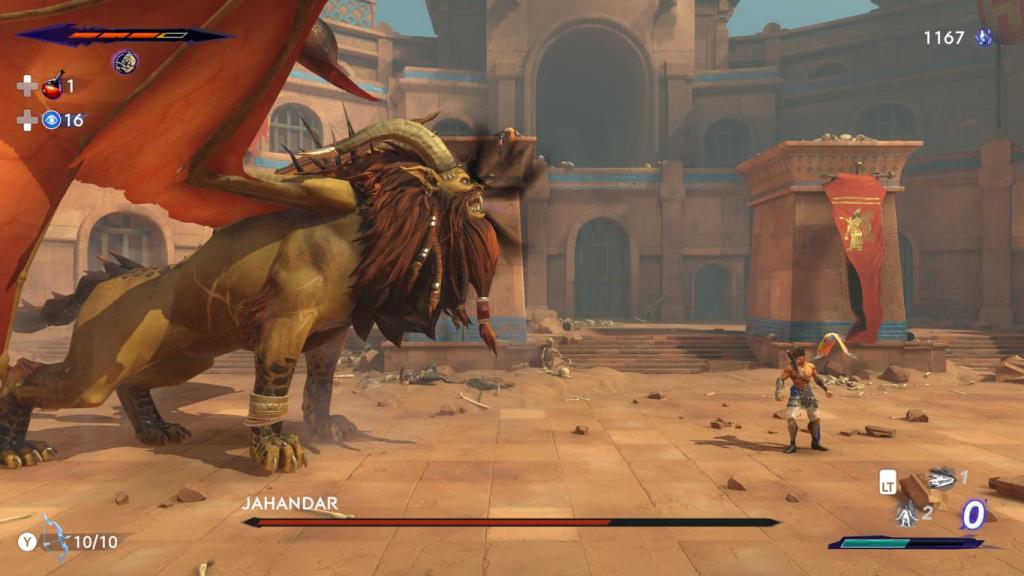The image size is (1024, 576).
Task: Activate the standing figure ability marked 2
Action: click(907, 514)
